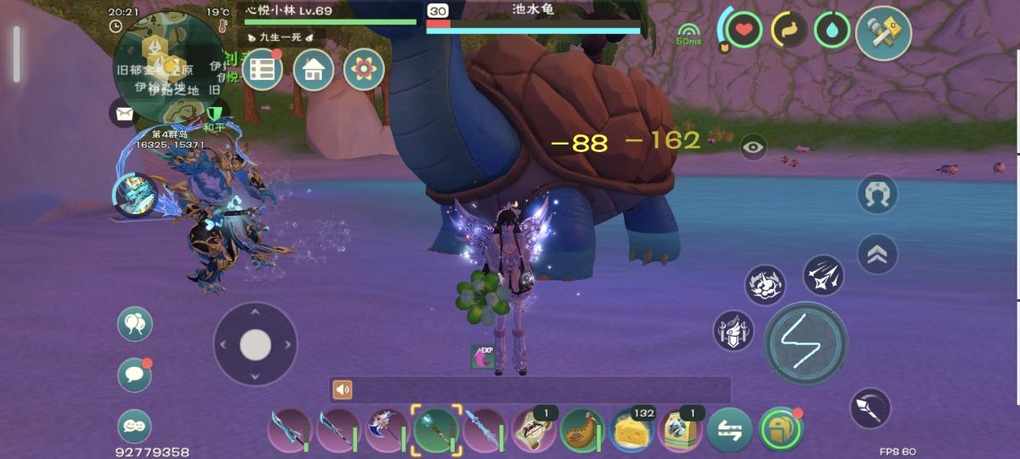
Task: Open the chat bubble button
Action: [135, 374]
